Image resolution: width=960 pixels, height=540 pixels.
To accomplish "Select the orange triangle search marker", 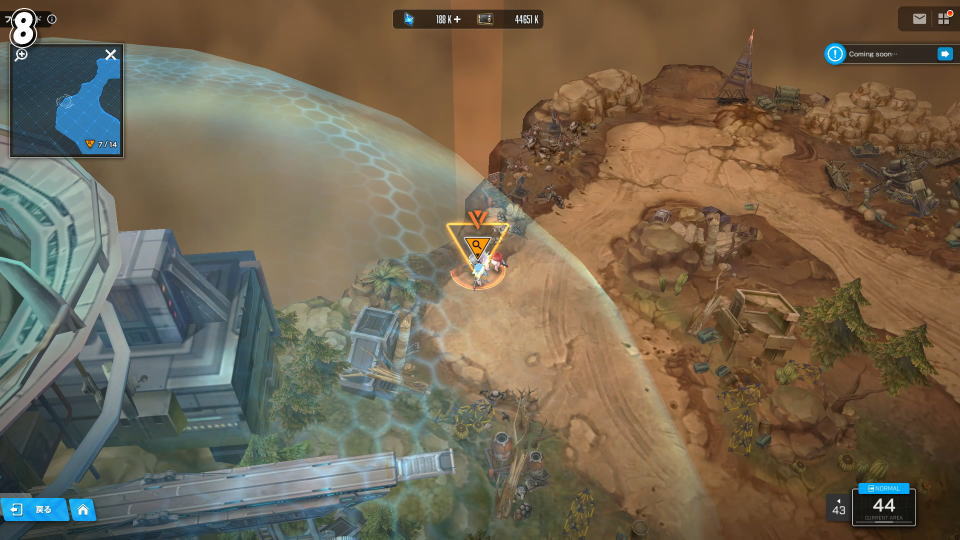I will pyautogui.click(x=478, y=243).
